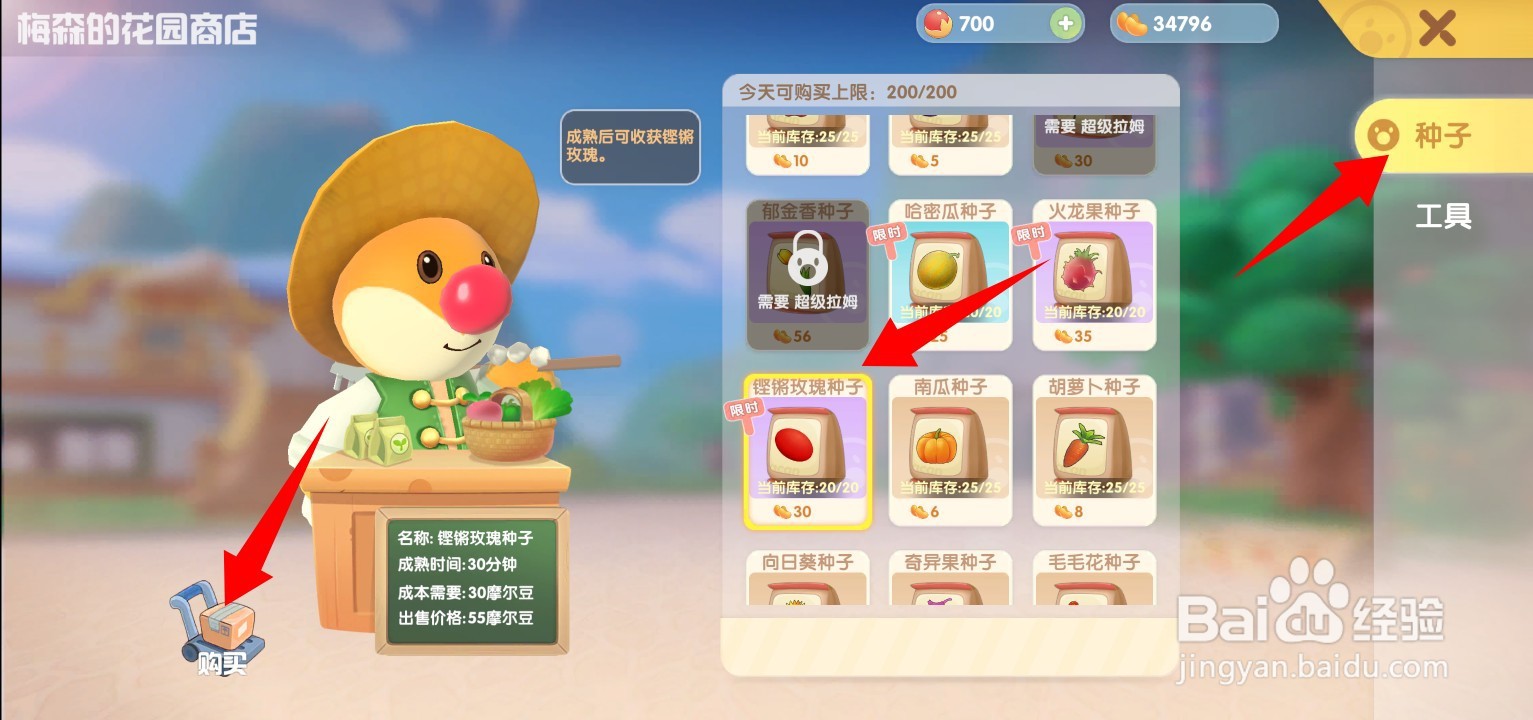The width and height of the screenshot is (1533, 720).
Task: Select the 火龙果种子 (dragon fruit seed) icon
Action: click(x=1092, y=270)
